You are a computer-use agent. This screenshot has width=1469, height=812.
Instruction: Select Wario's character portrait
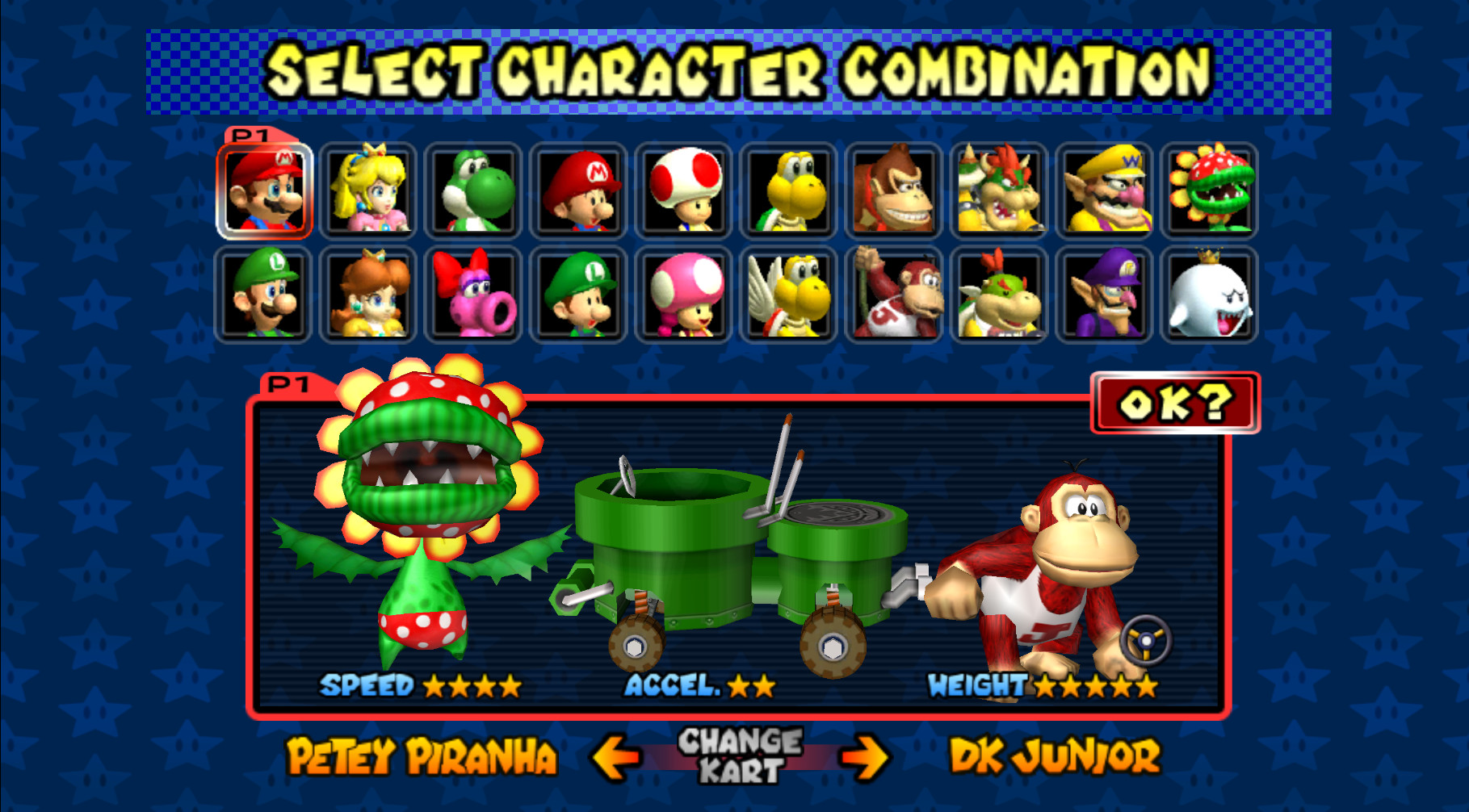[1103, 189]
